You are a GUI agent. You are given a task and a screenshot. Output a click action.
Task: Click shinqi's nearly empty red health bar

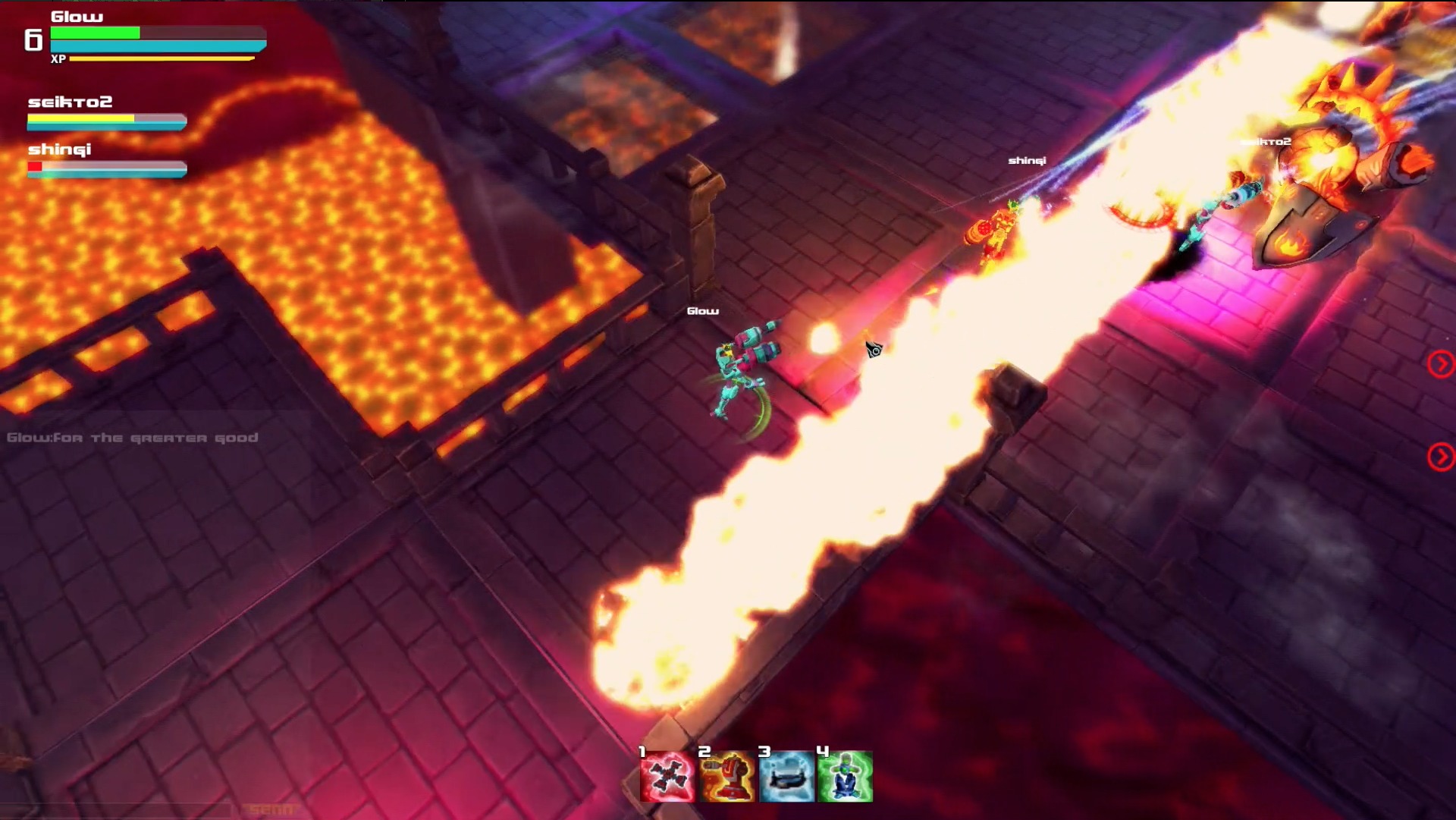pos(36,165)
